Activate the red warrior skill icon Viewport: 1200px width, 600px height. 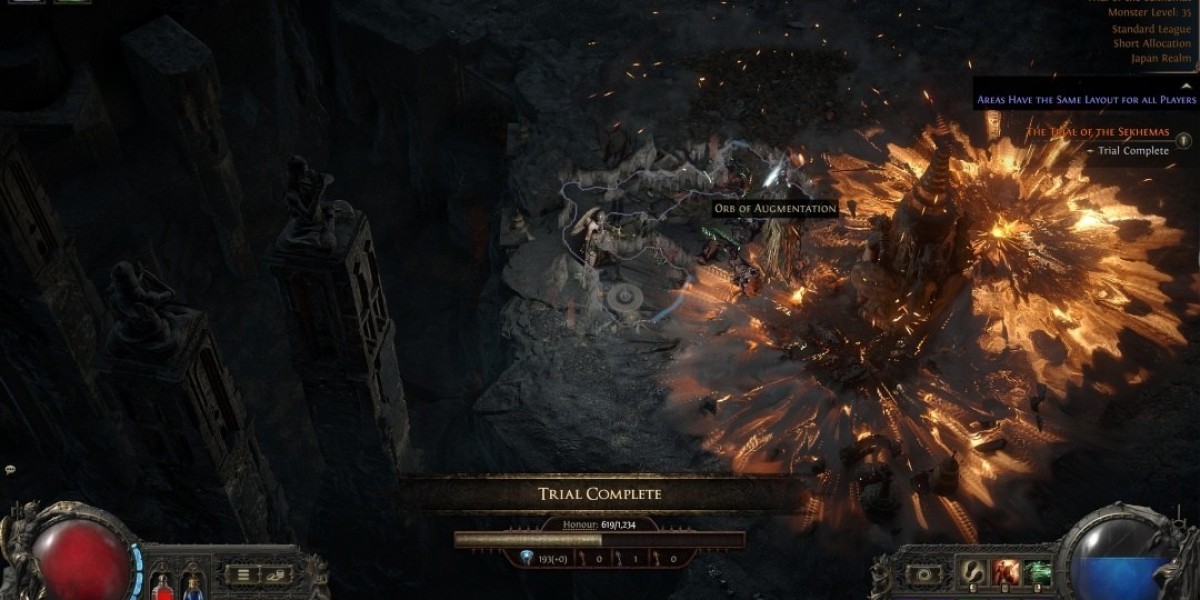point(1005,573)
